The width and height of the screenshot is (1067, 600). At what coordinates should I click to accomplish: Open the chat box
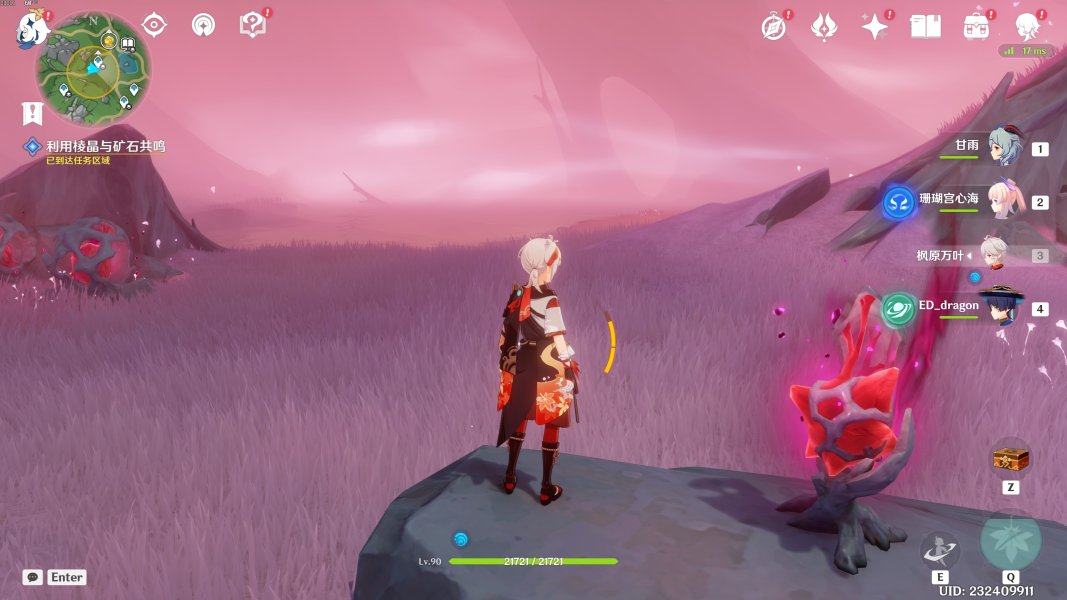pyautogui.click(x=33, y=577)
